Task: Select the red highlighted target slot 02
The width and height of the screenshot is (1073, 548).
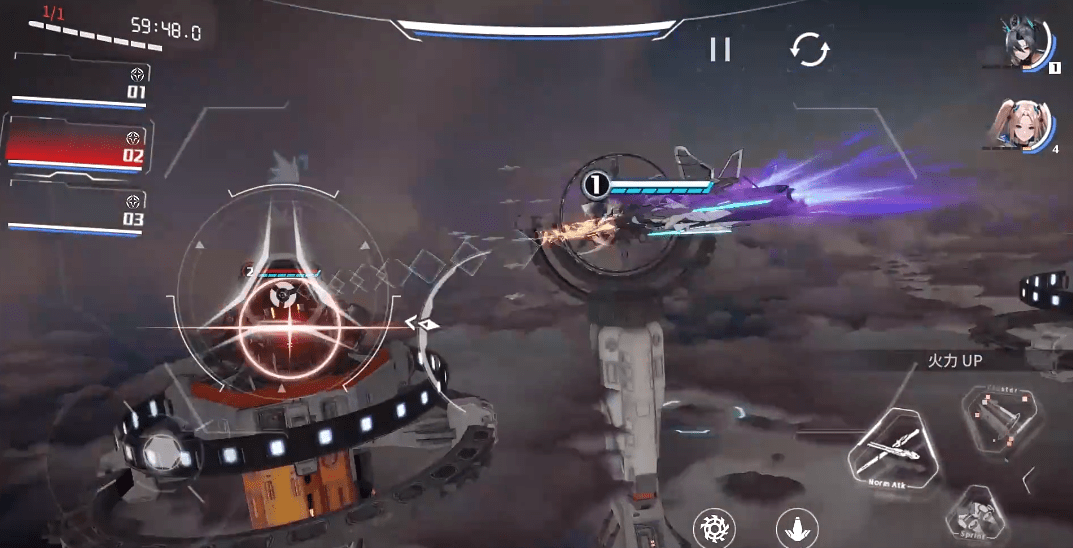Action: (x=77, y=146)
